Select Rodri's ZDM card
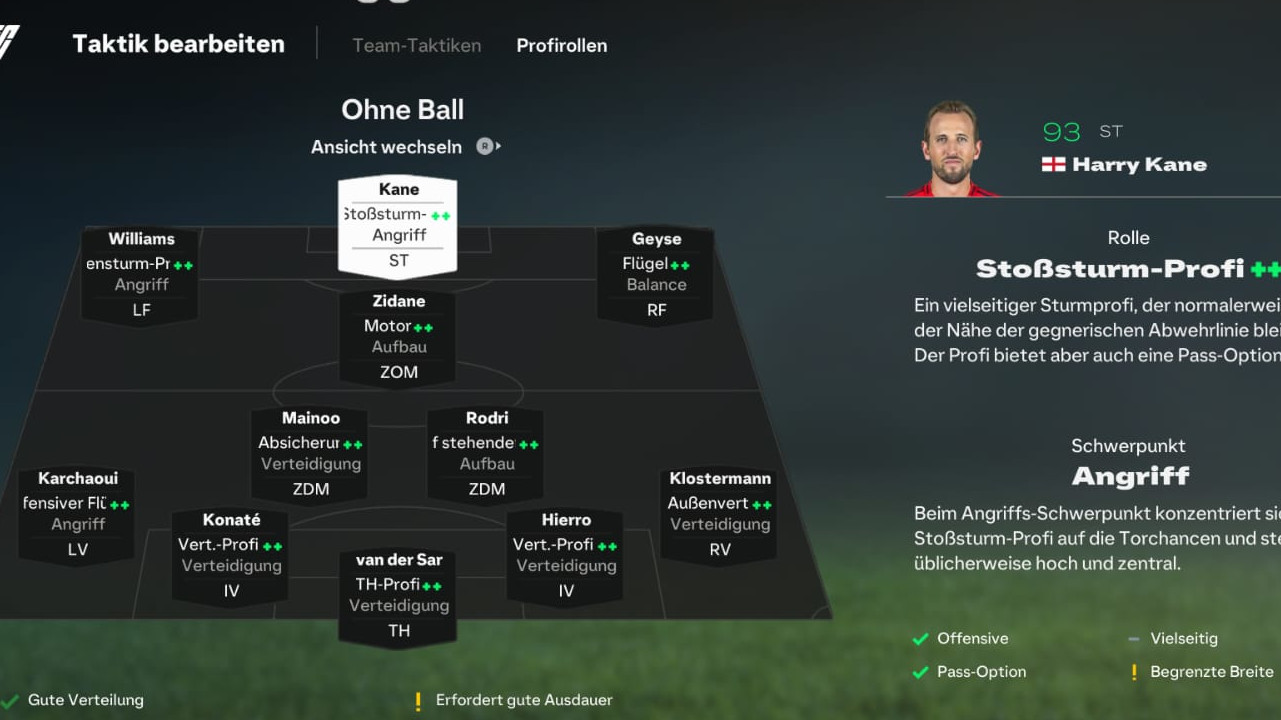 (485, 453)
